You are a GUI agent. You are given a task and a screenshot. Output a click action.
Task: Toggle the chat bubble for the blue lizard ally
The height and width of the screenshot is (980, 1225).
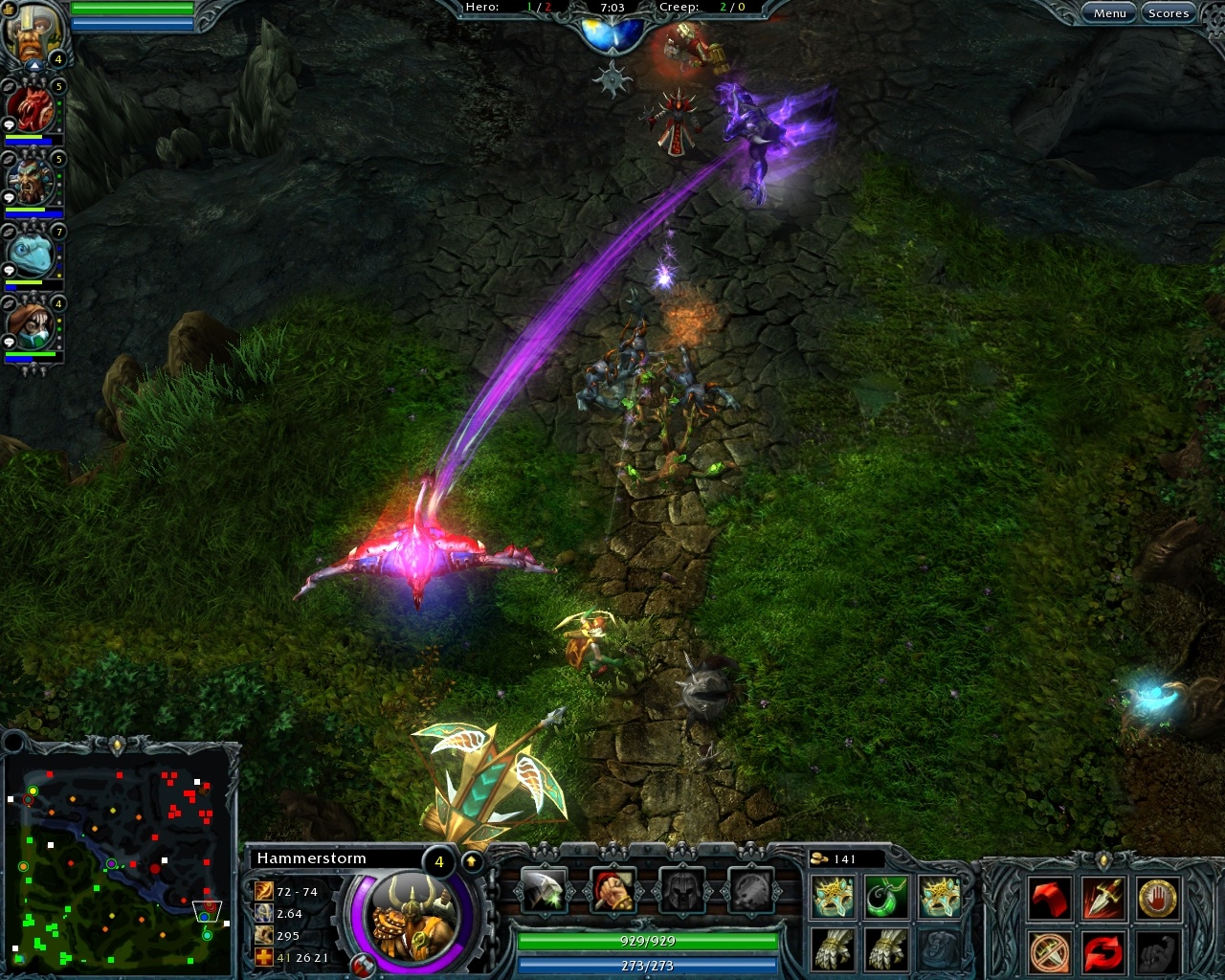pos(10,270)
